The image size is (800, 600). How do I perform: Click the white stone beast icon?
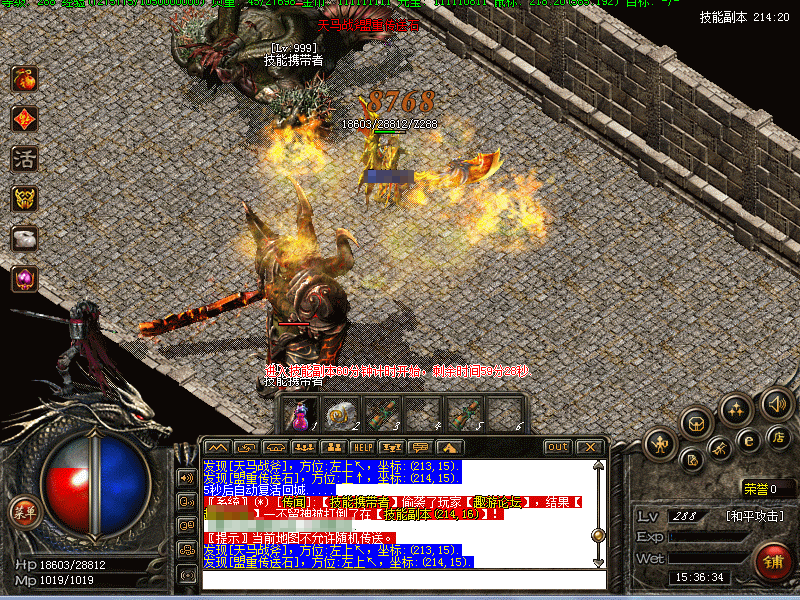24,238
